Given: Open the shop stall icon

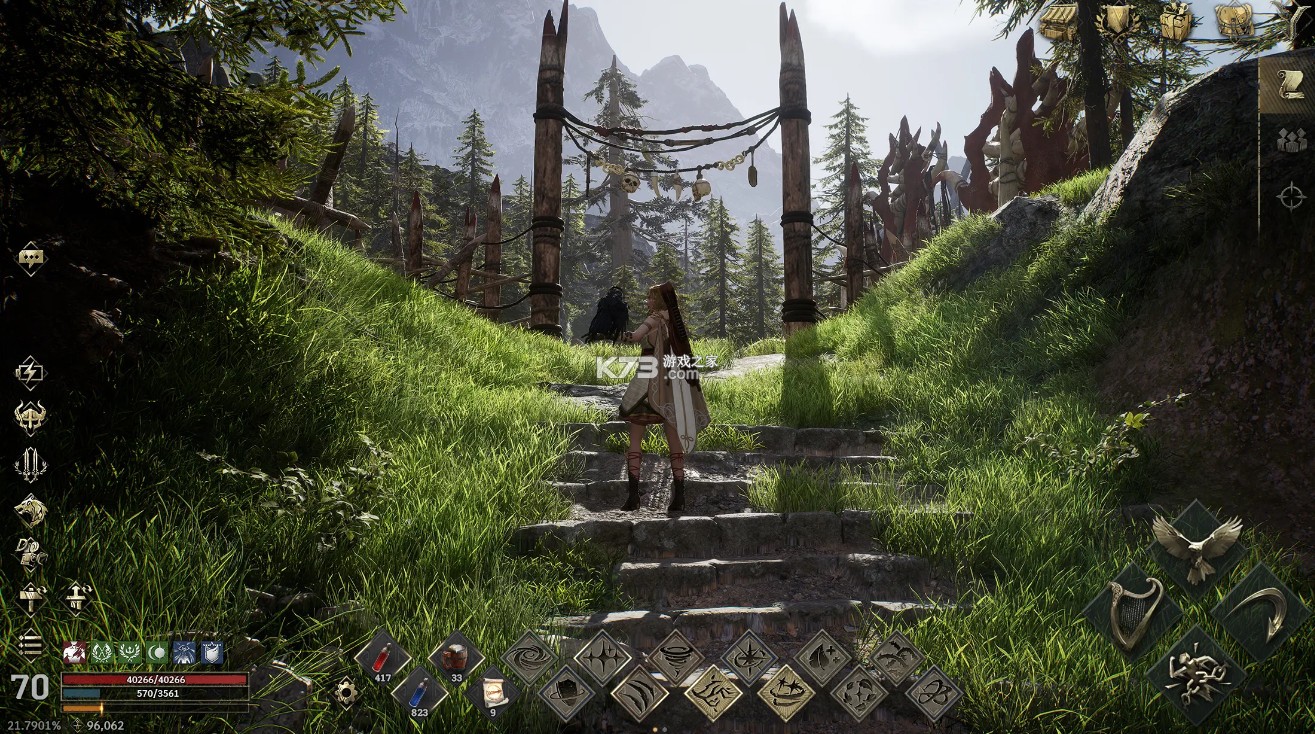Looking at the screenshot, I should 1058,22.
